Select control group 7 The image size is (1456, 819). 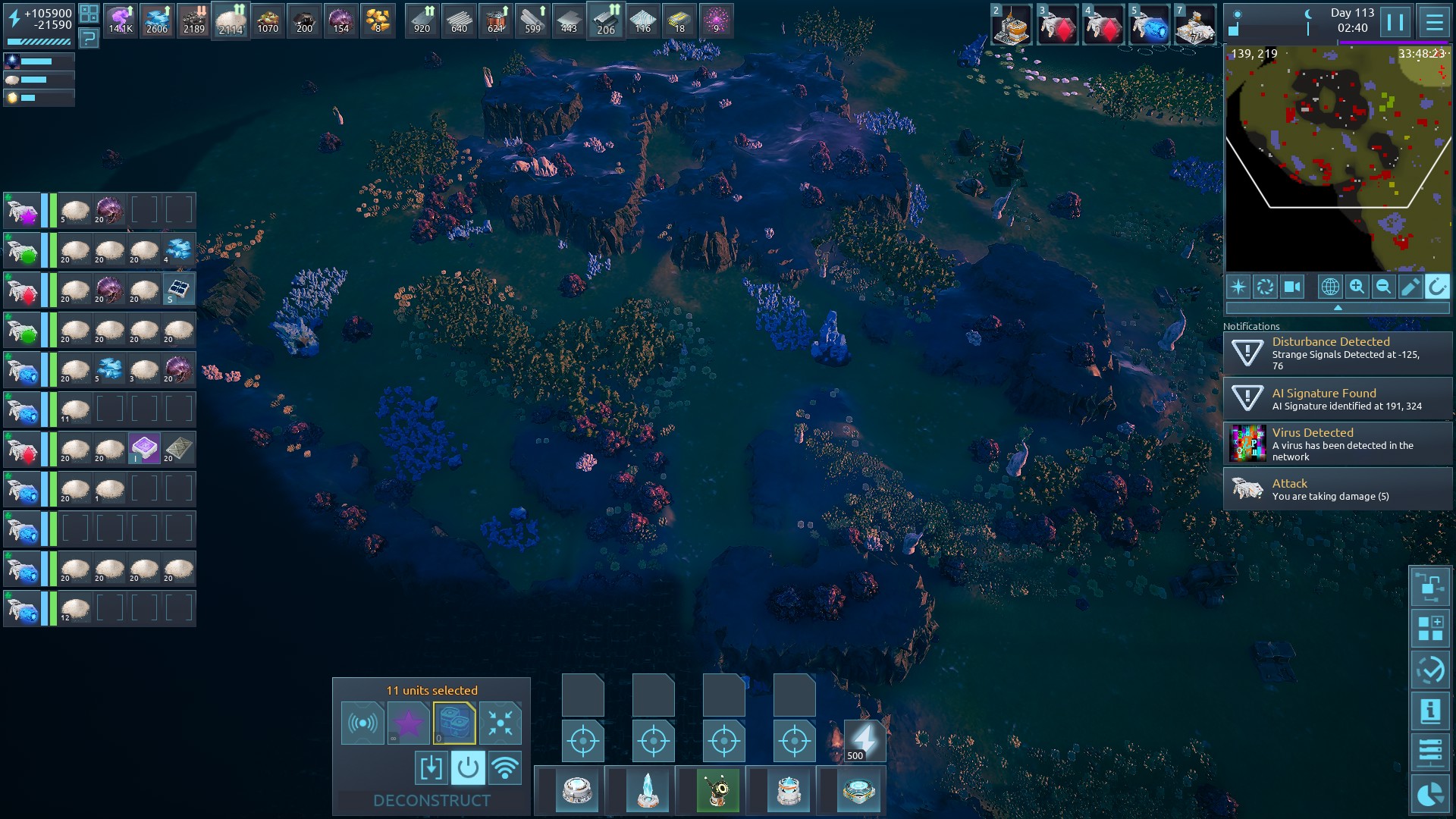pos(1195,25)
